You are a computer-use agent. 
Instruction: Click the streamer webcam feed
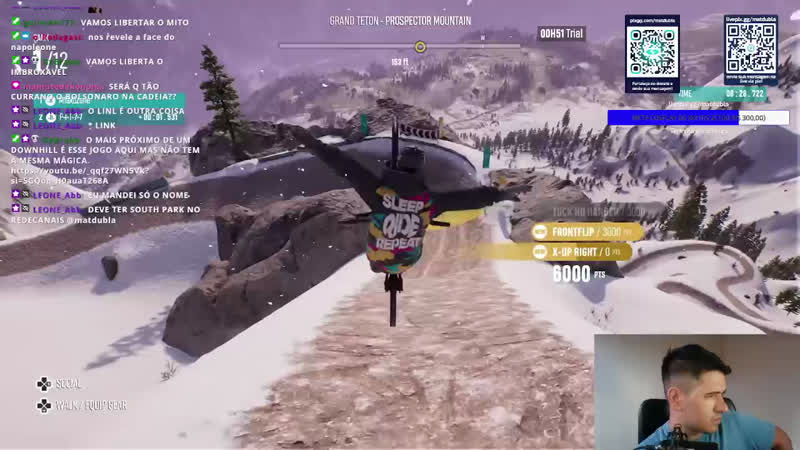697,392
